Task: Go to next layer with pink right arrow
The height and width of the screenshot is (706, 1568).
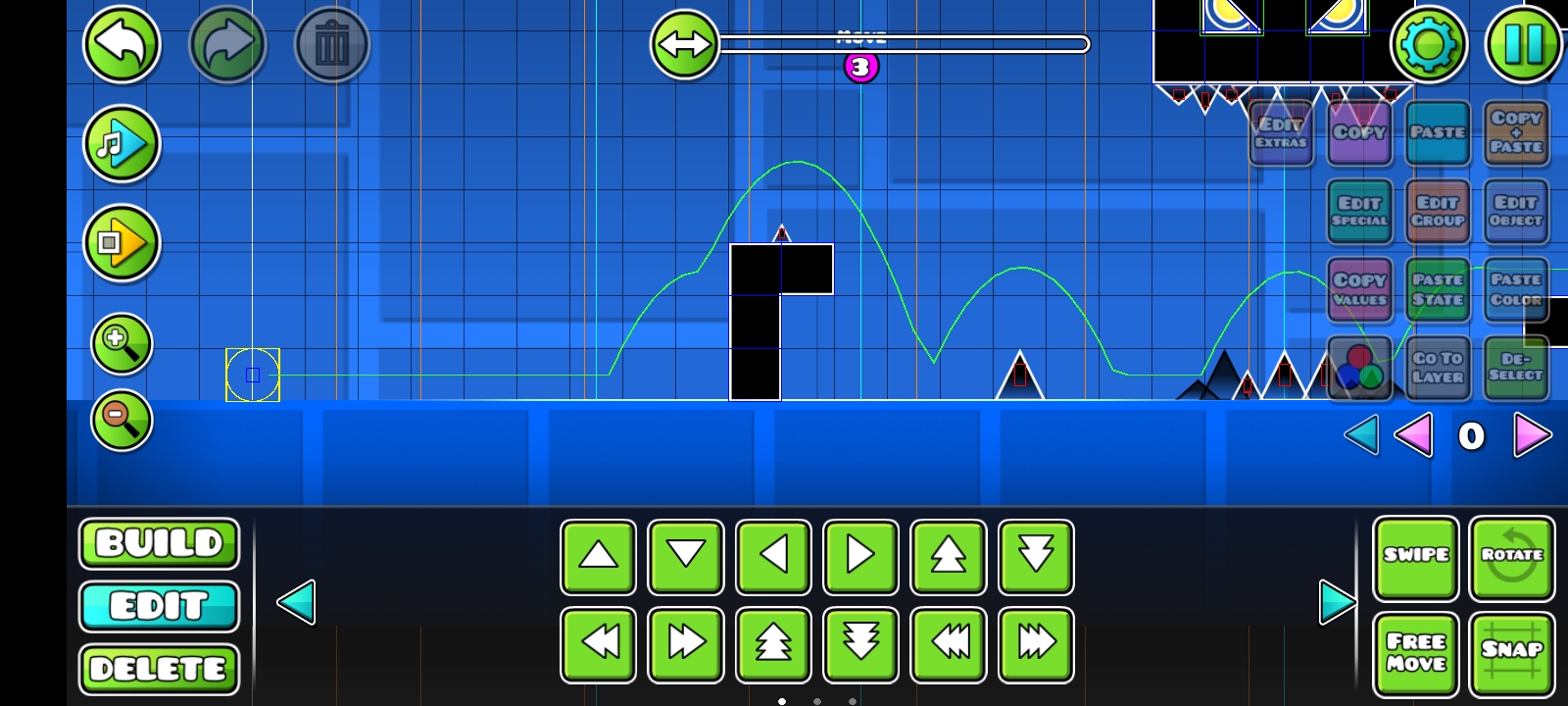Action: 1532,435
